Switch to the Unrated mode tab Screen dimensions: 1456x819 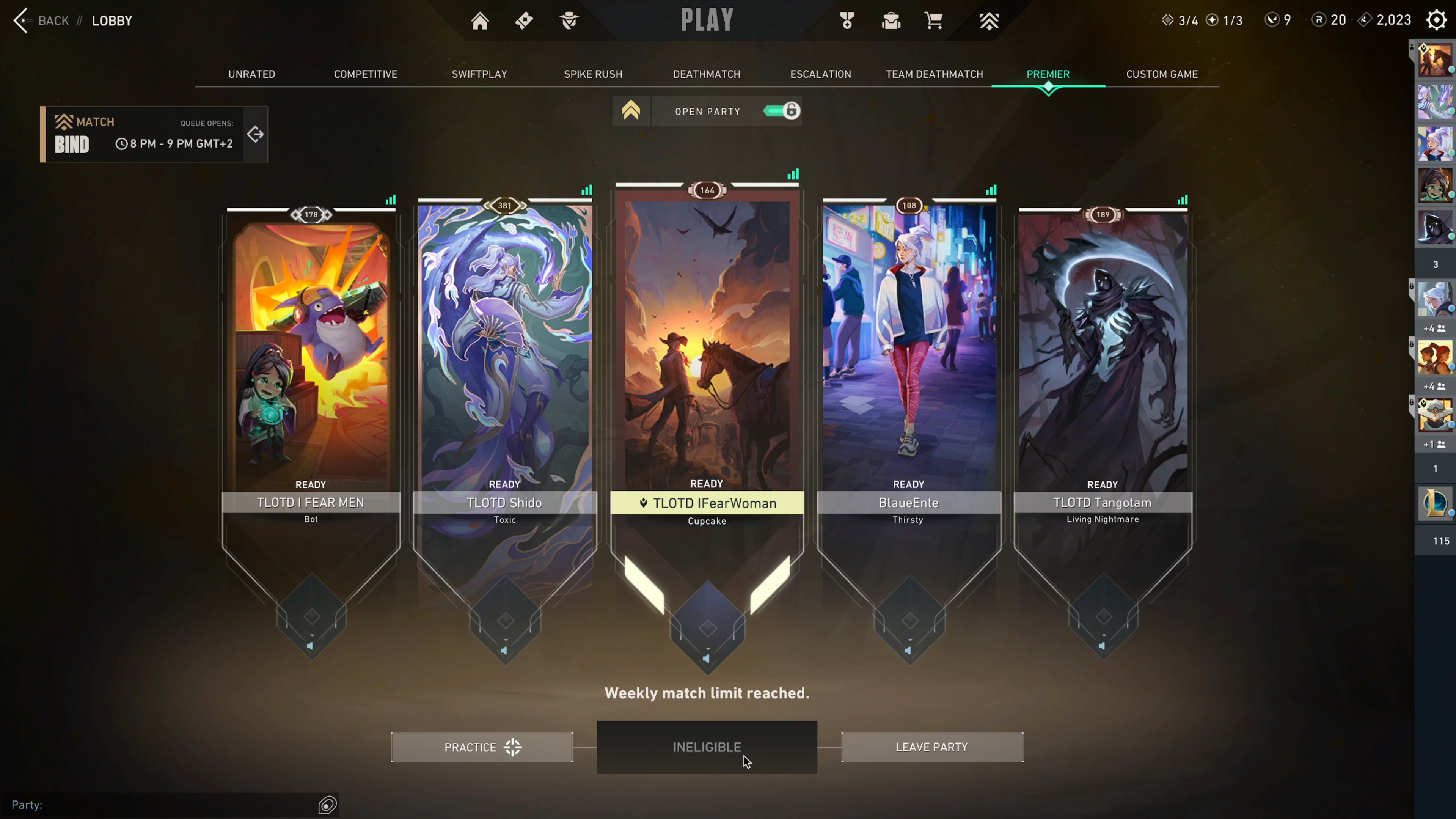pyautogui.click(x=251, y=74)
